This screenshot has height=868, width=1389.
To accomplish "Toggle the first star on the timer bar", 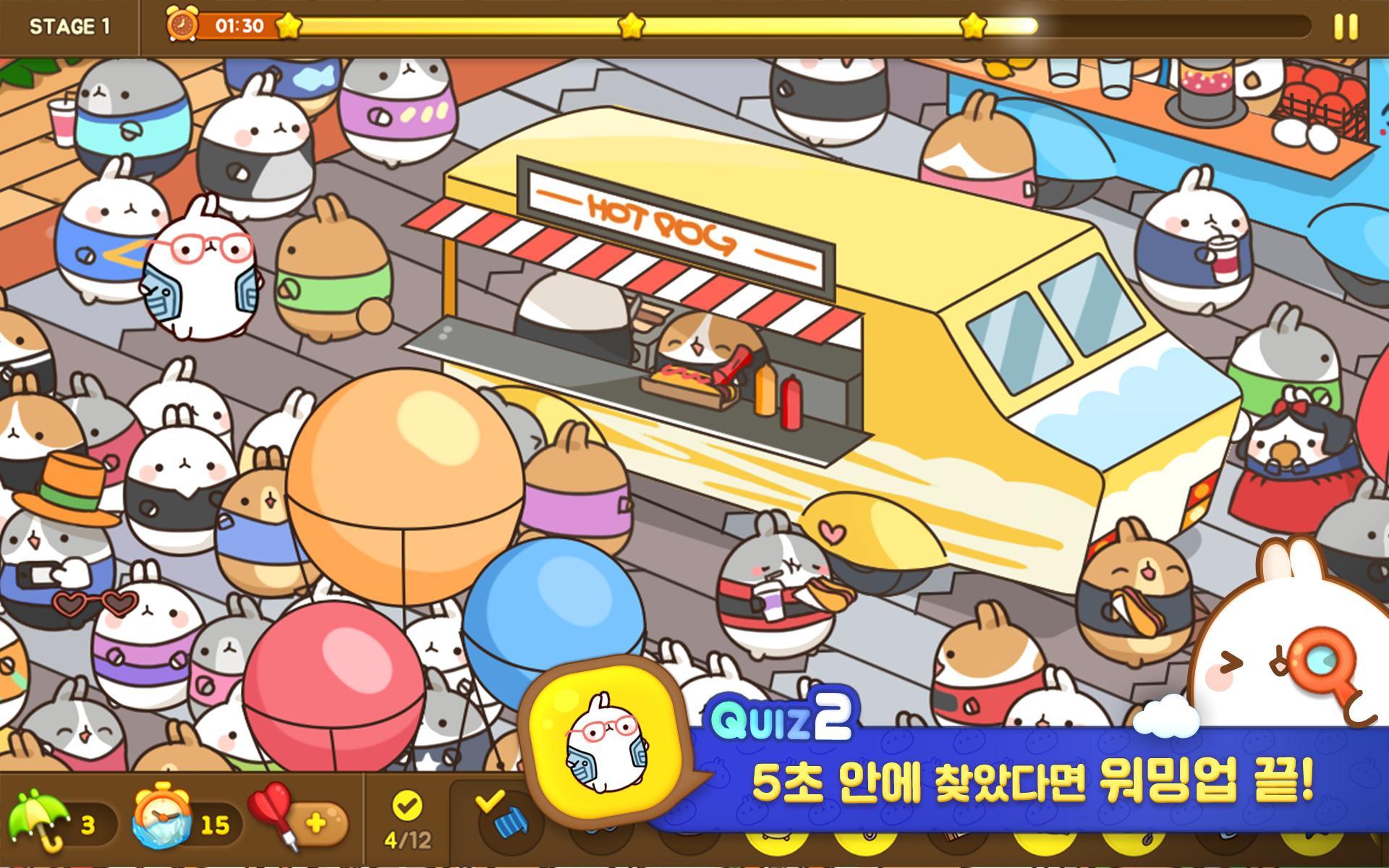I will pos(288,24).
